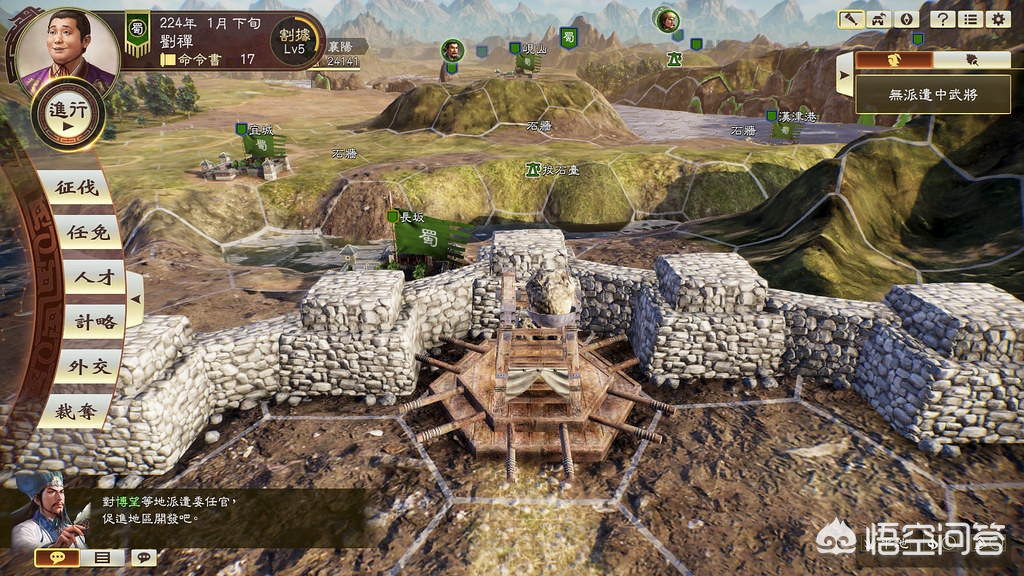Open the 征伐 conquest menu

(x=77, y=187)
